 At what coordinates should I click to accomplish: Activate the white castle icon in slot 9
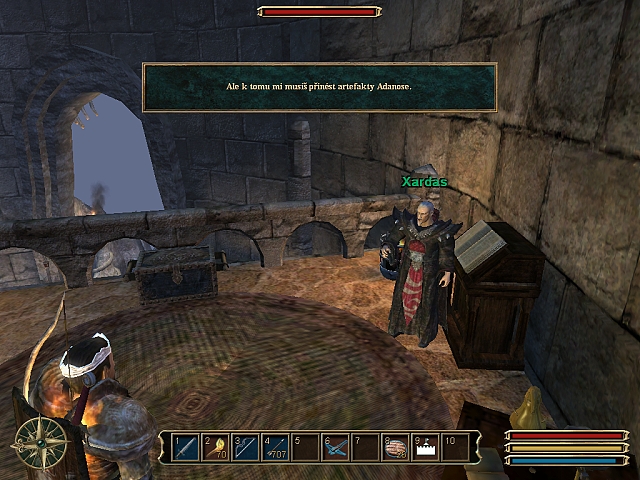[425, 447]
